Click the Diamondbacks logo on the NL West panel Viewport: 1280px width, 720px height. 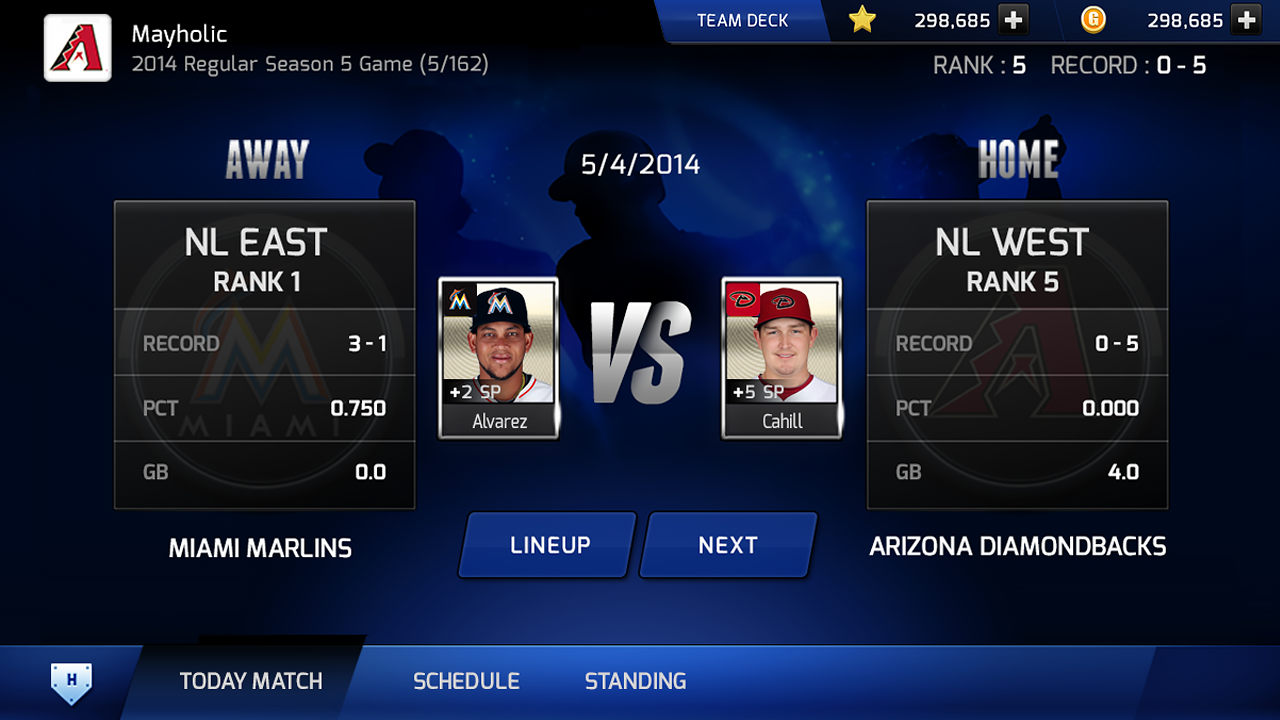[x=1017, y=370]
